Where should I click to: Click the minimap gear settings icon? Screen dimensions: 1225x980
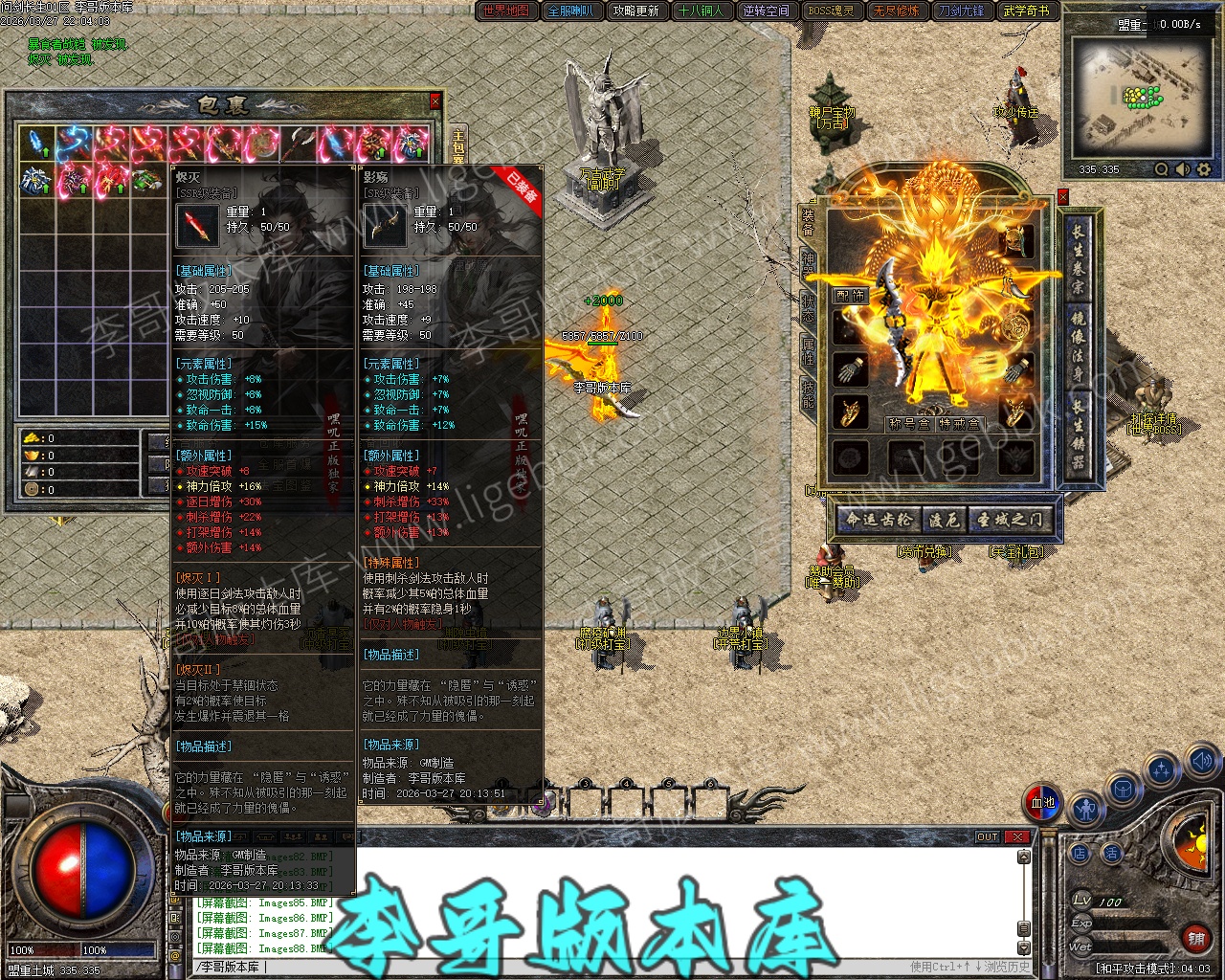(1204, 169)
